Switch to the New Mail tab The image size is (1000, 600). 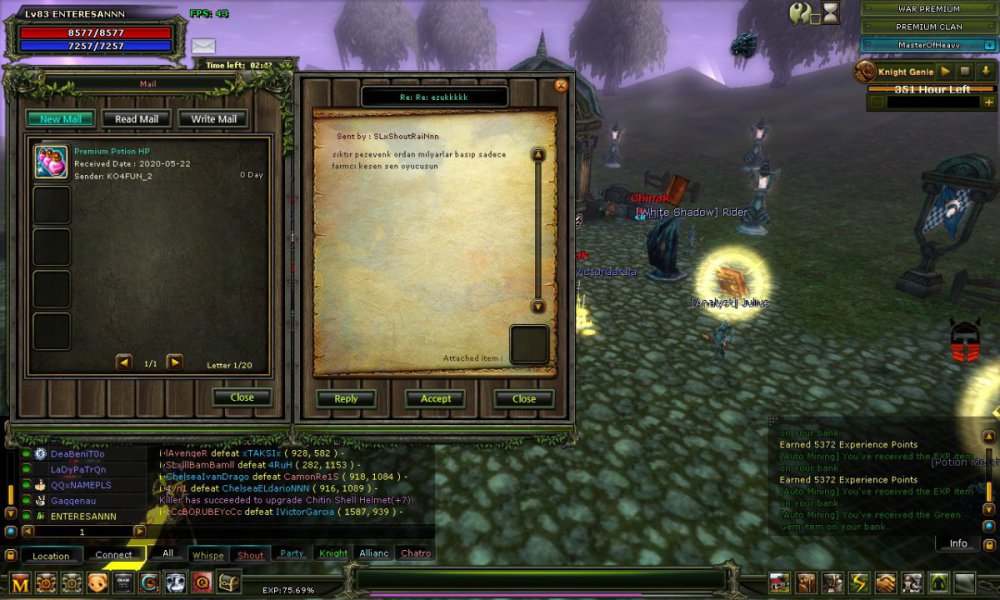coord(60,119)
